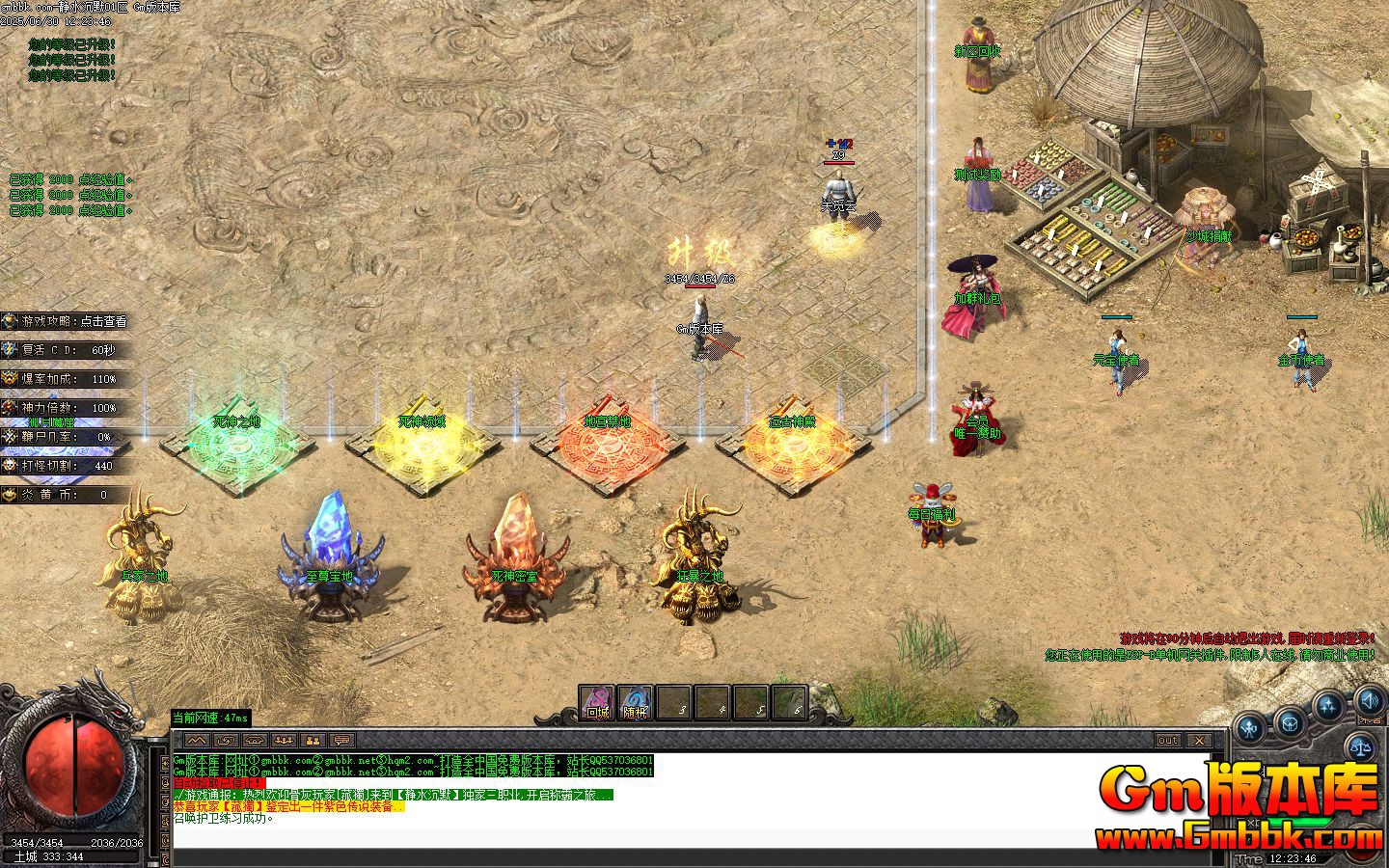Talk to the 测试装备 NPC
1389x868 pixels.
[978, 172]
